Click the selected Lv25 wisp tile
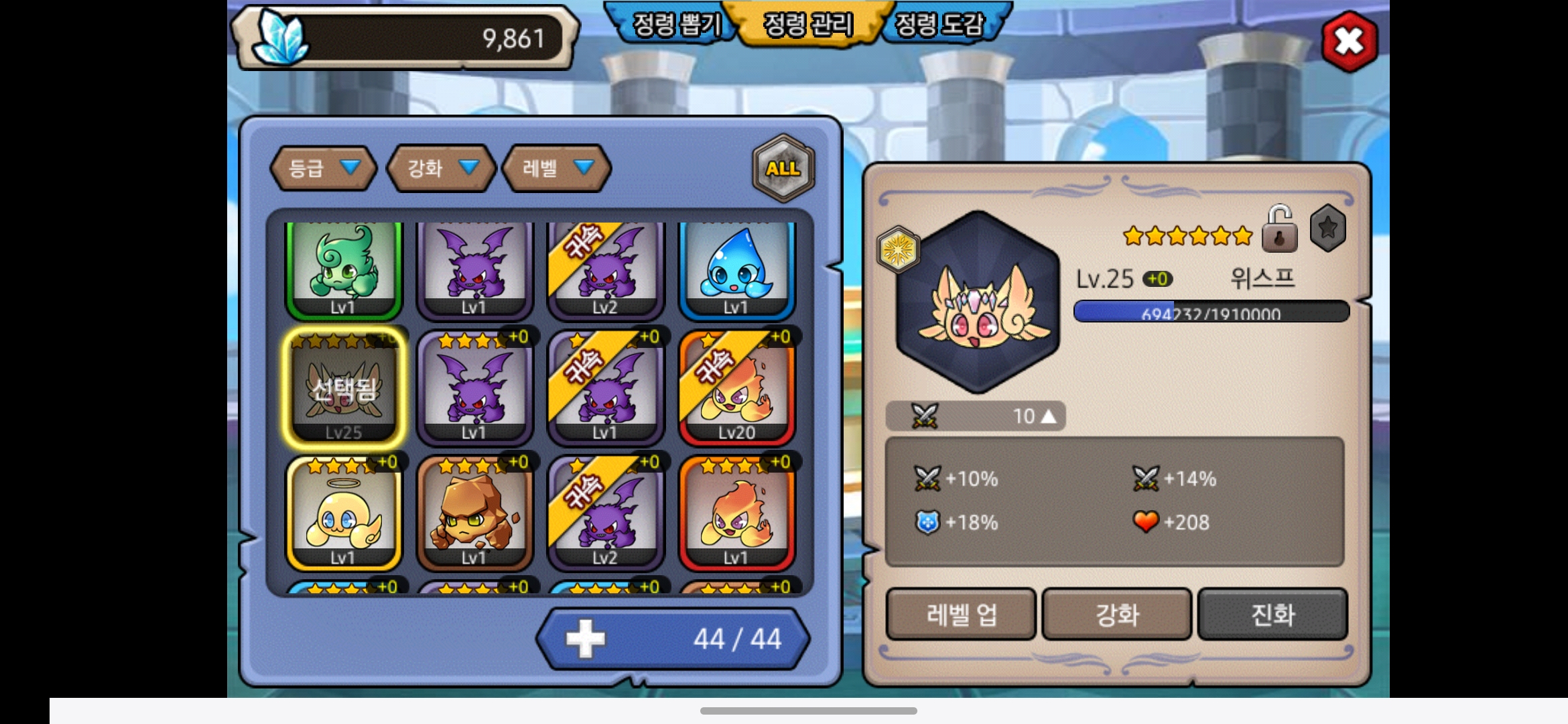 (x=344, y=388)
